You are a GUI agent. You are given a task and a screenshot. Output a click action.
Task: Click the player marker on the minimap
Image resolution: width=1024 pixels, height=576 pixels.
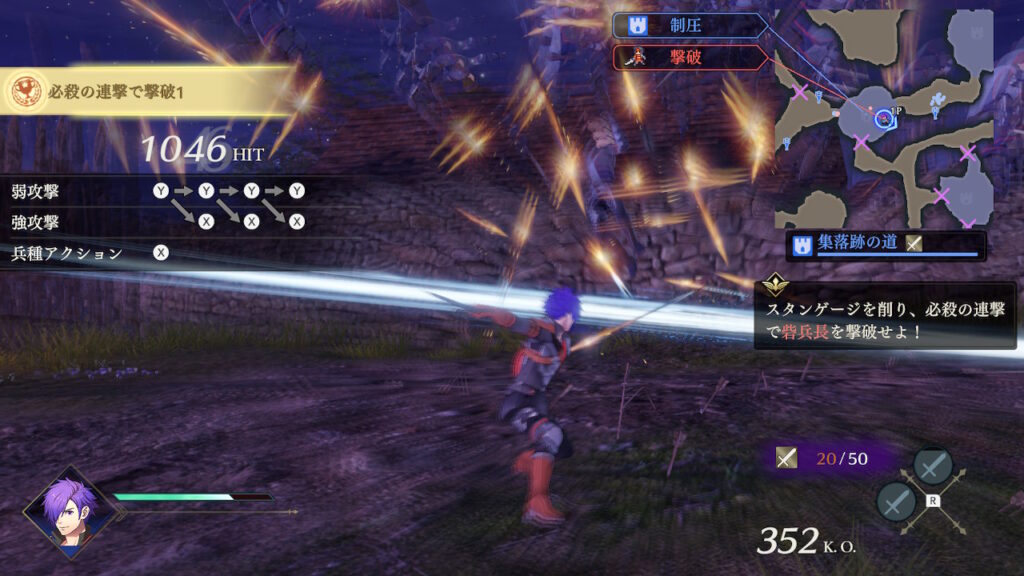883,119
